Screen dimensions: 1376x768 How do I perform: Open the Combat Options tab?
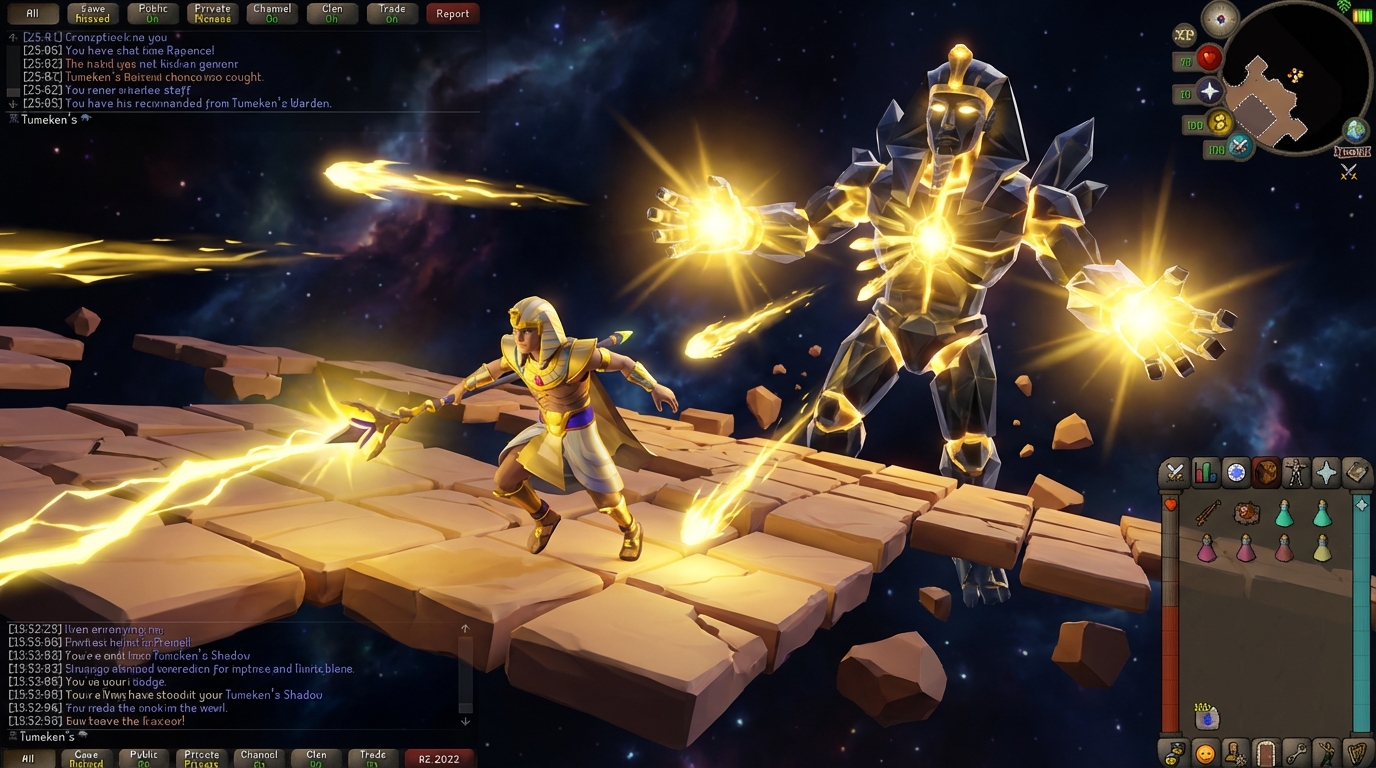[x=1174, y=472]
